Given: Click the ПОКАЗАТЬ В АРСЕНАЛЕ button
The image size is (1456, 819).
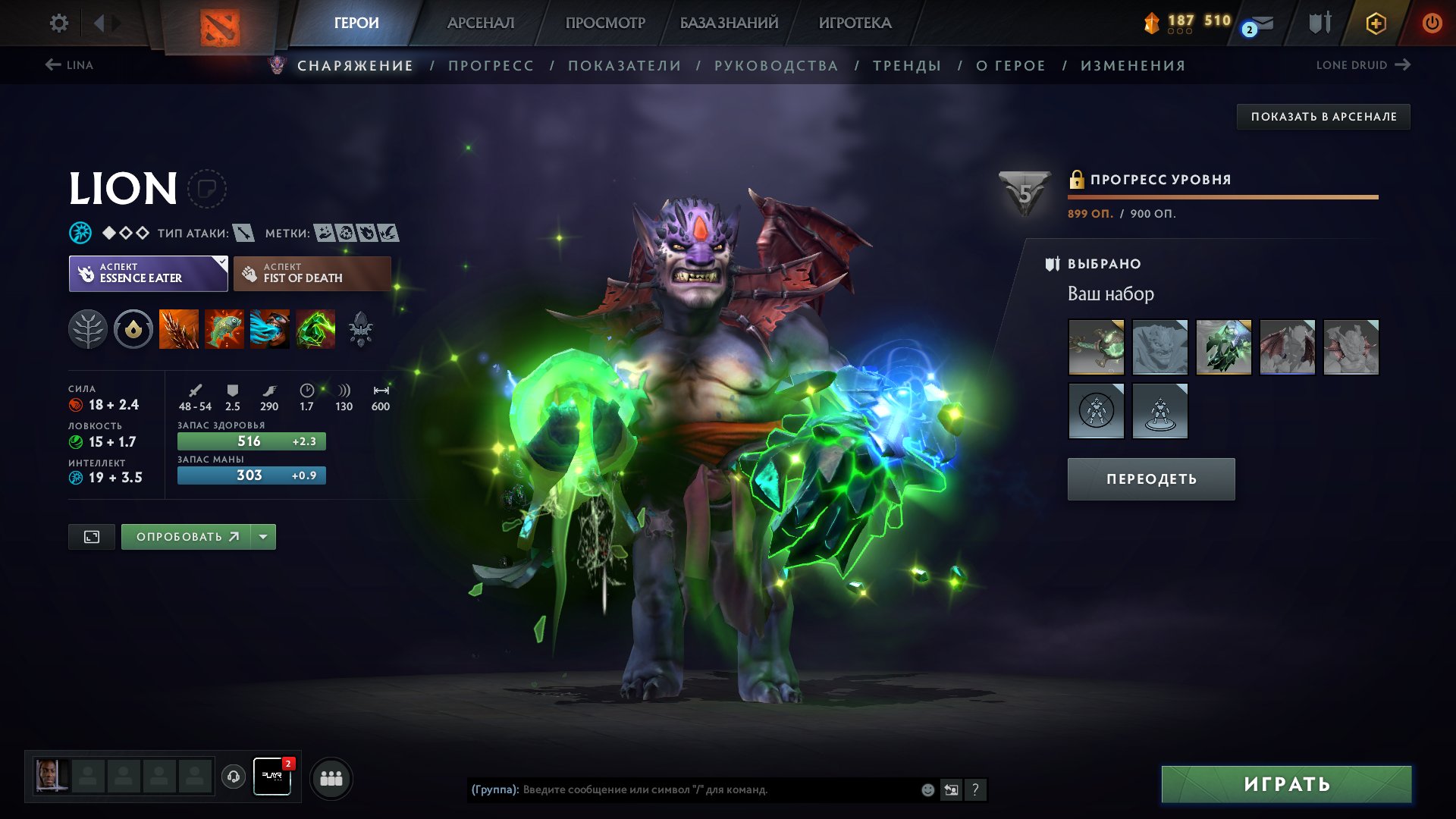Looking at the screenshot, I should pos(1325,117).
